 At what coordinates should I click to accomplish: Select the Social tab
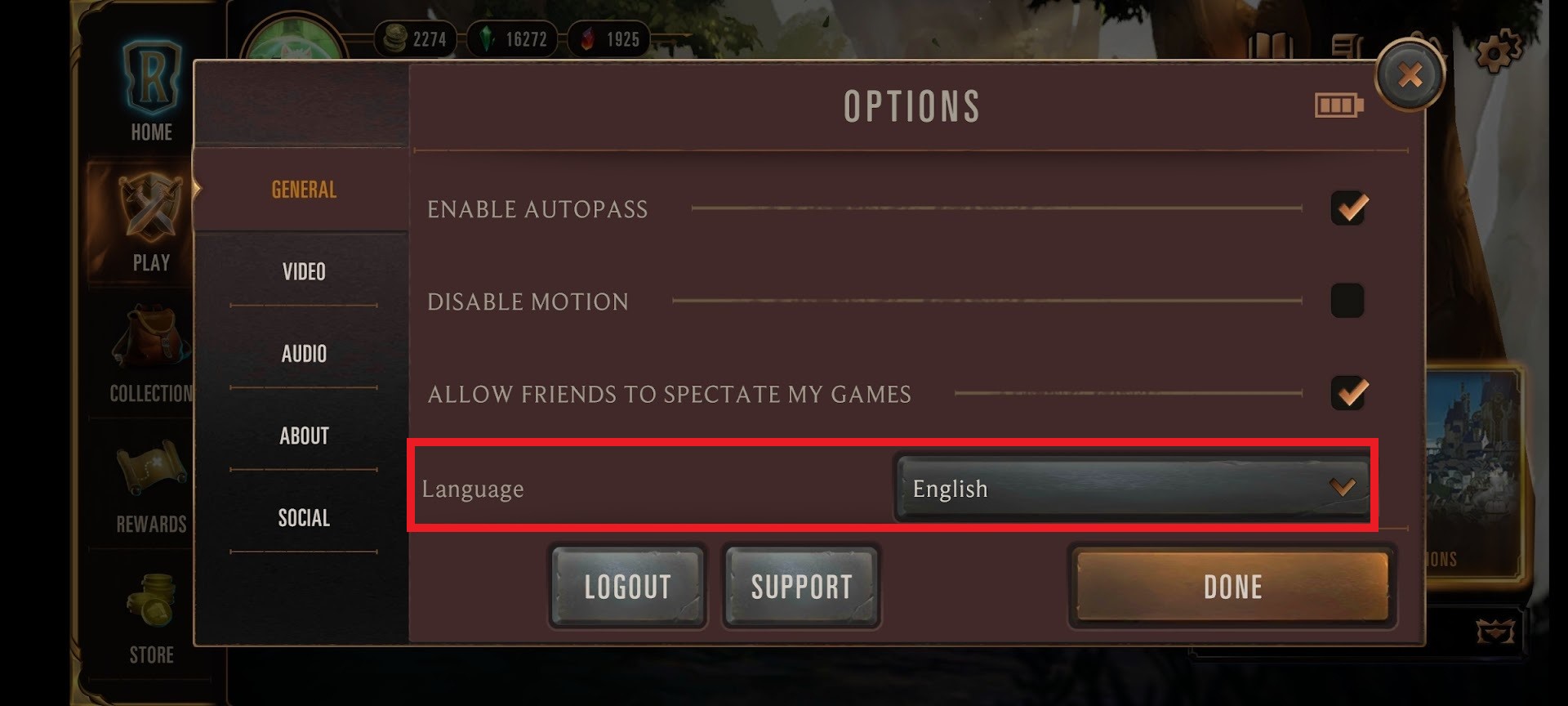click(304, 518)
